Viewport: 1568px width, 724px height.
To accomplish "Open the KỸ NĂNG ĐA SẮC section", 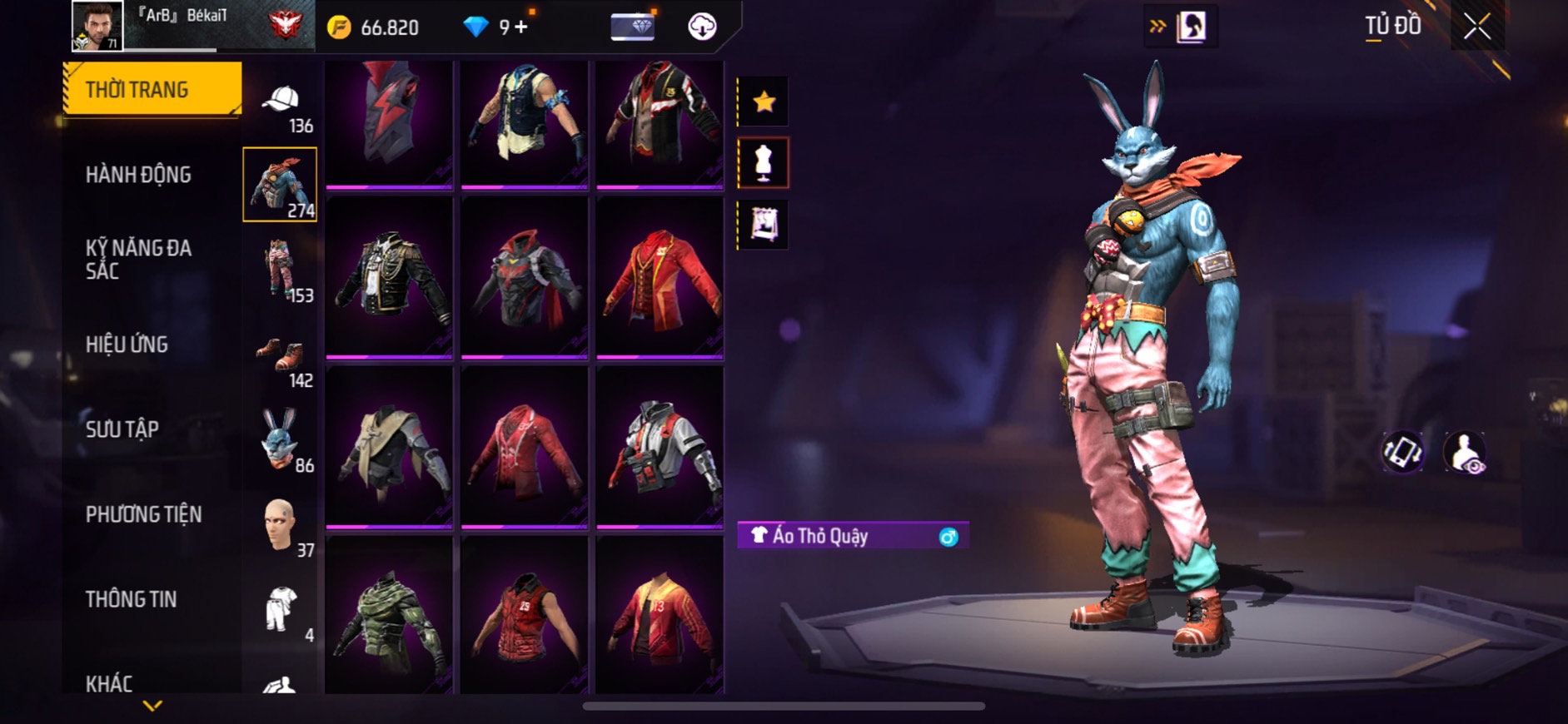I will coord(138,259).
